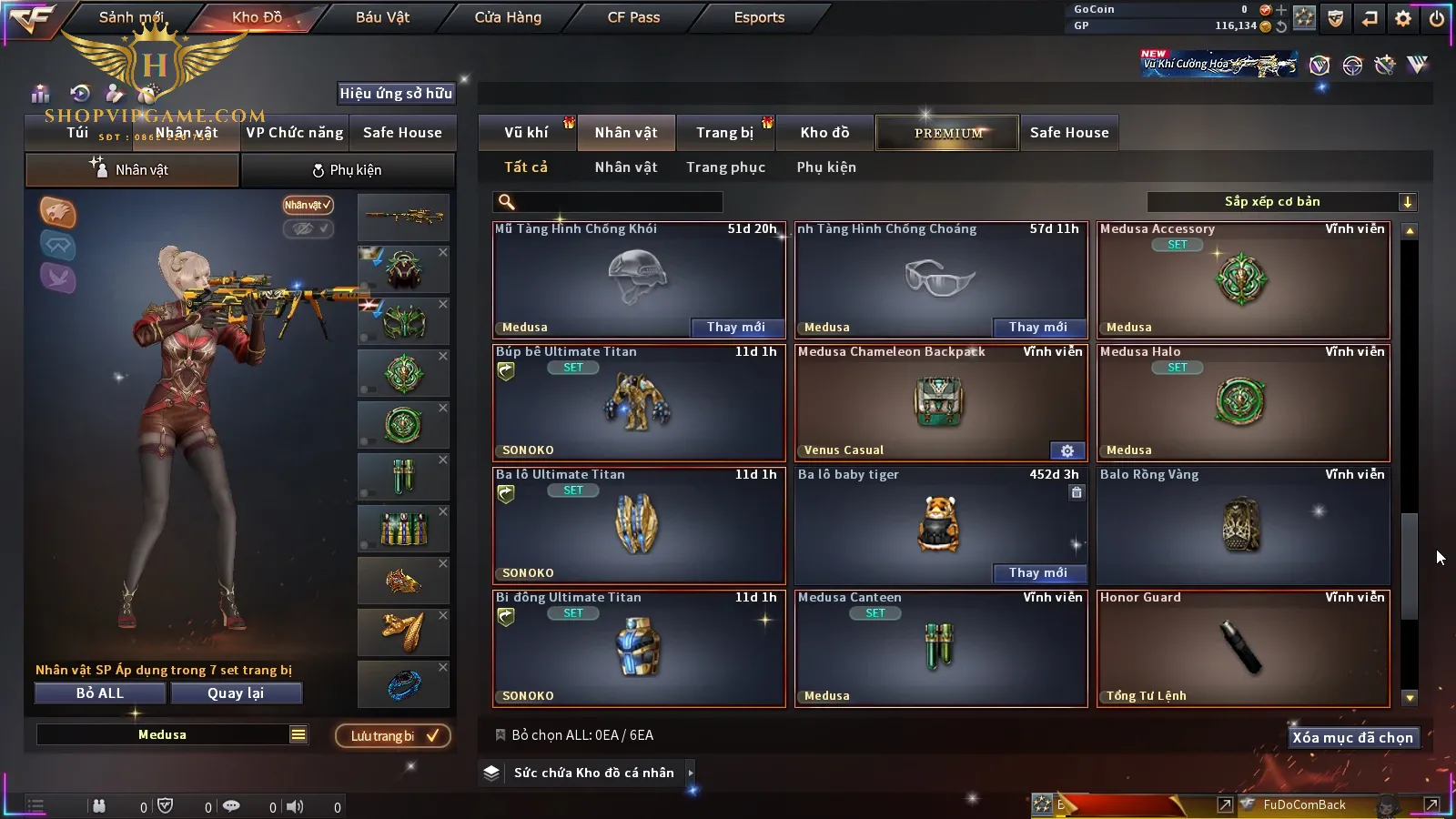Open the settings gear icon
Image resolution: width=1456 pixels, height=819 pixels.
pyautogui.click(x=1403, y=18)
